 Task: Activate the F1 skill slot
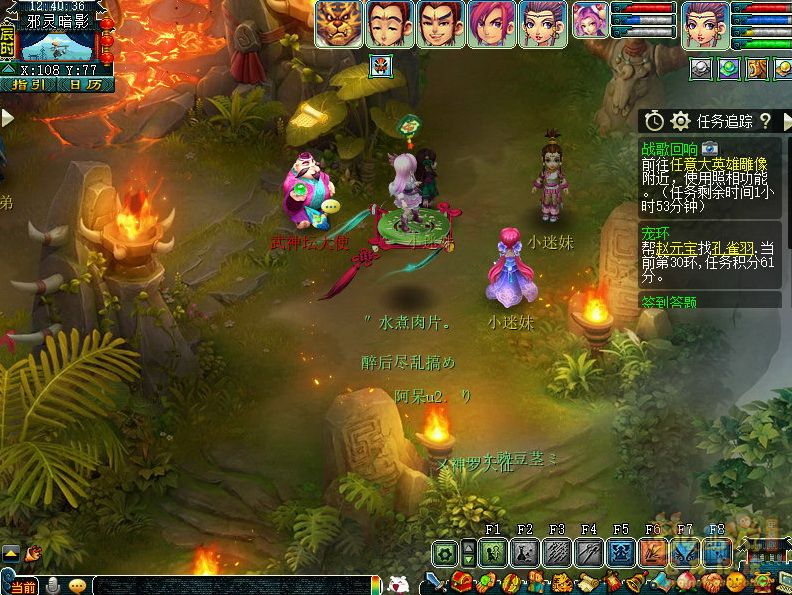coord(492,553)
